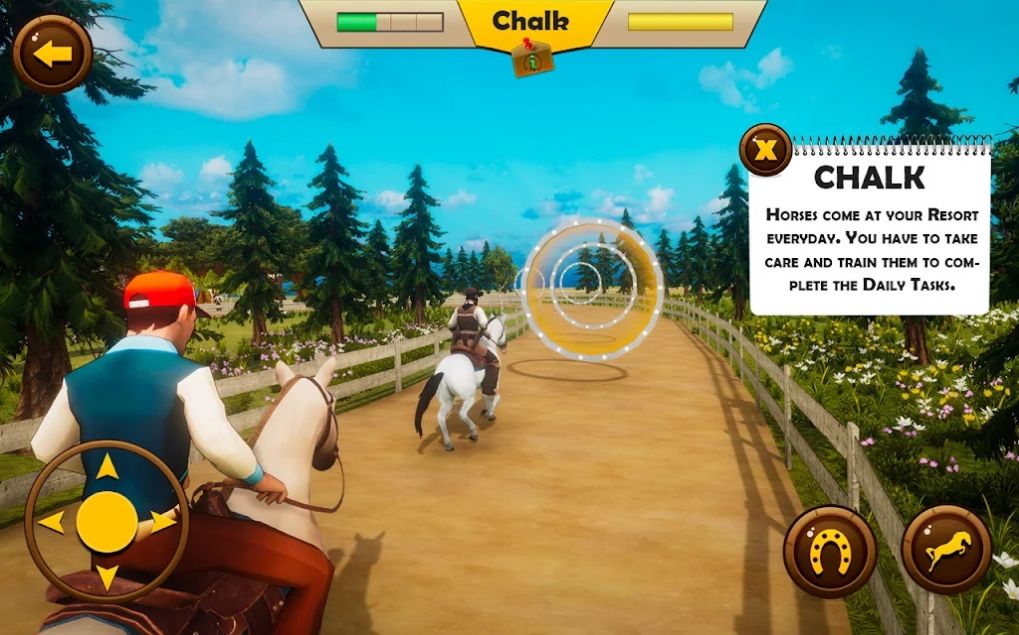
Task: Open the gift box under Chalk
Action: tap(532, 59)
